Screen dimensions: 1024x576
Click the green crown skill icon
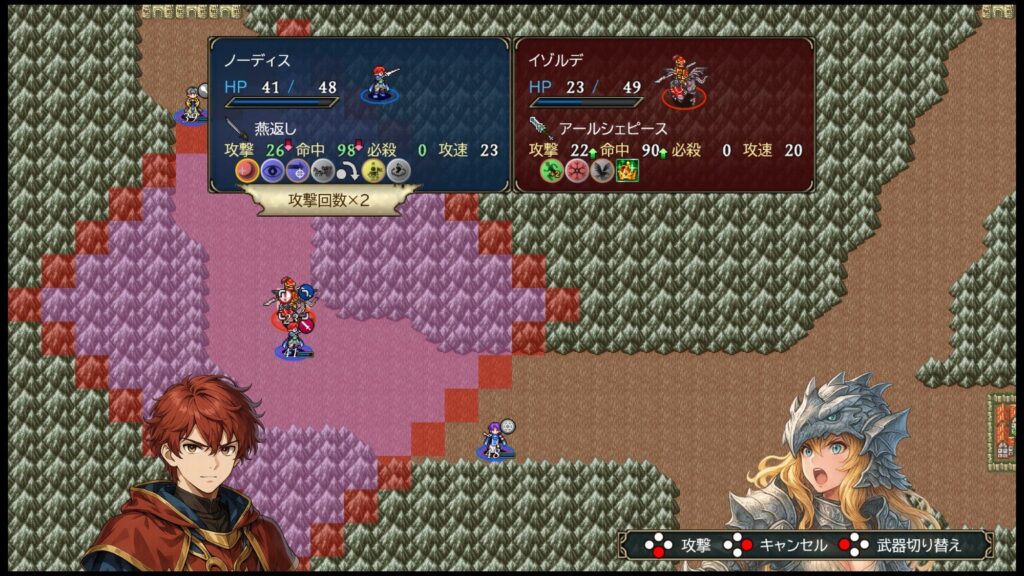626,171
